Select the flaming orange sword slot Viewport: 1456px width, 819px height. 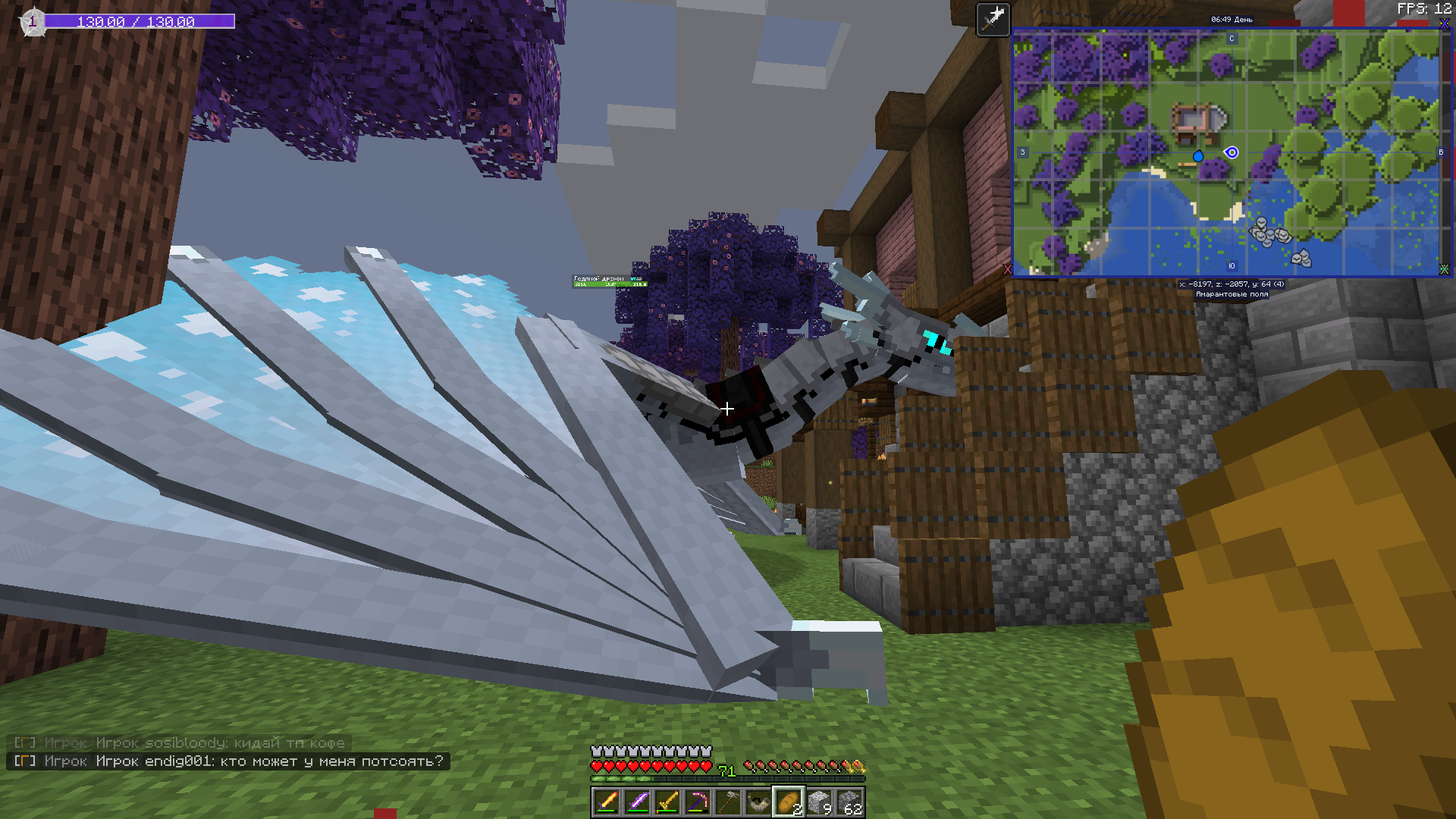(607, 802)
